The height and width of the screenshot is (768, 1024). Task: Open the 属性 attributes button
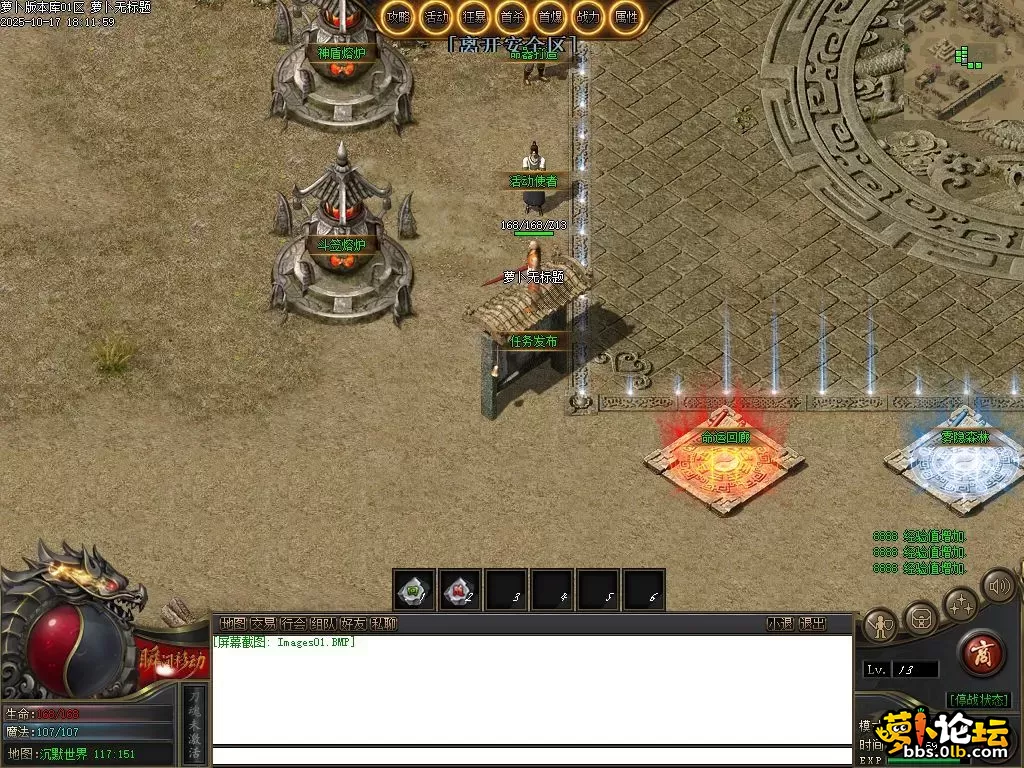[626, 17]
